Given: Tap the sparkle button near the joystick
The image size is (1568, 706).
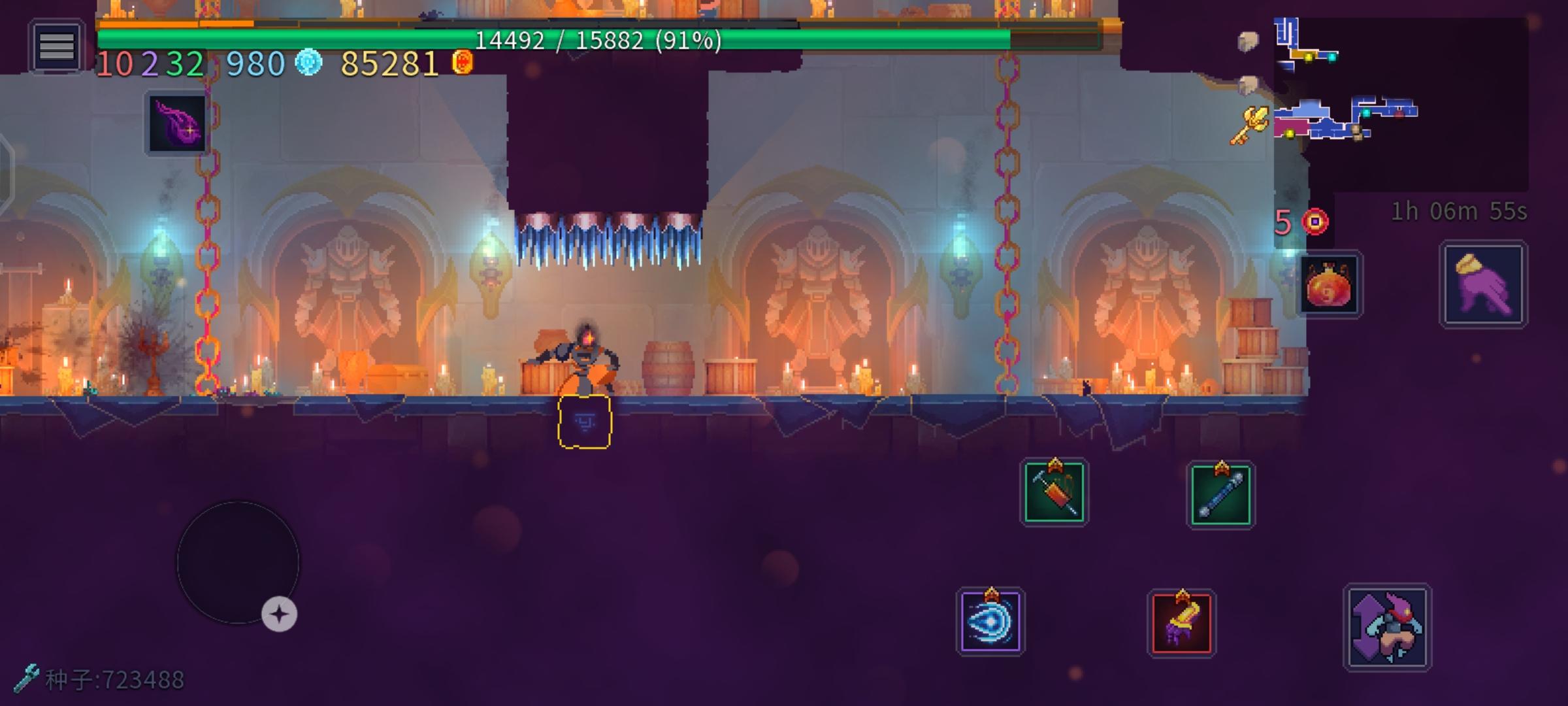Looking at the screenshot, I should (x=280, y=613).
